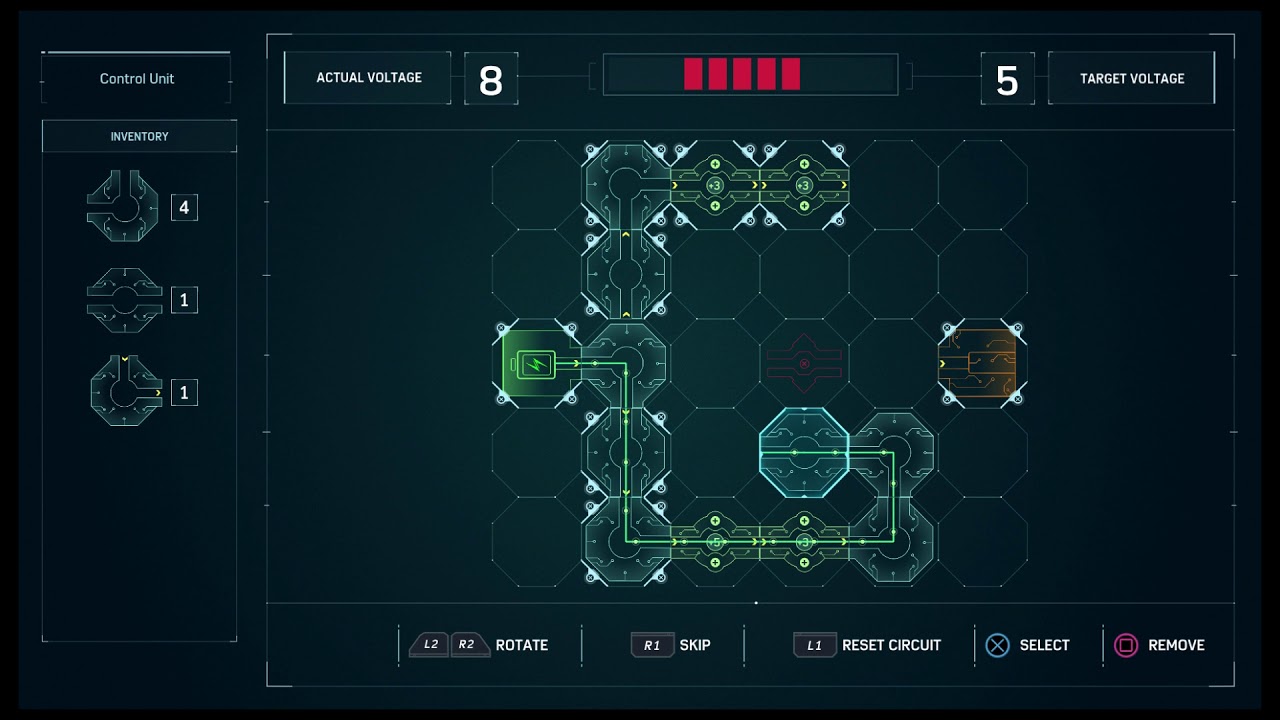Select the cyan highlighted circuit tile
The image size is (1280, 720).
point(804,452)
